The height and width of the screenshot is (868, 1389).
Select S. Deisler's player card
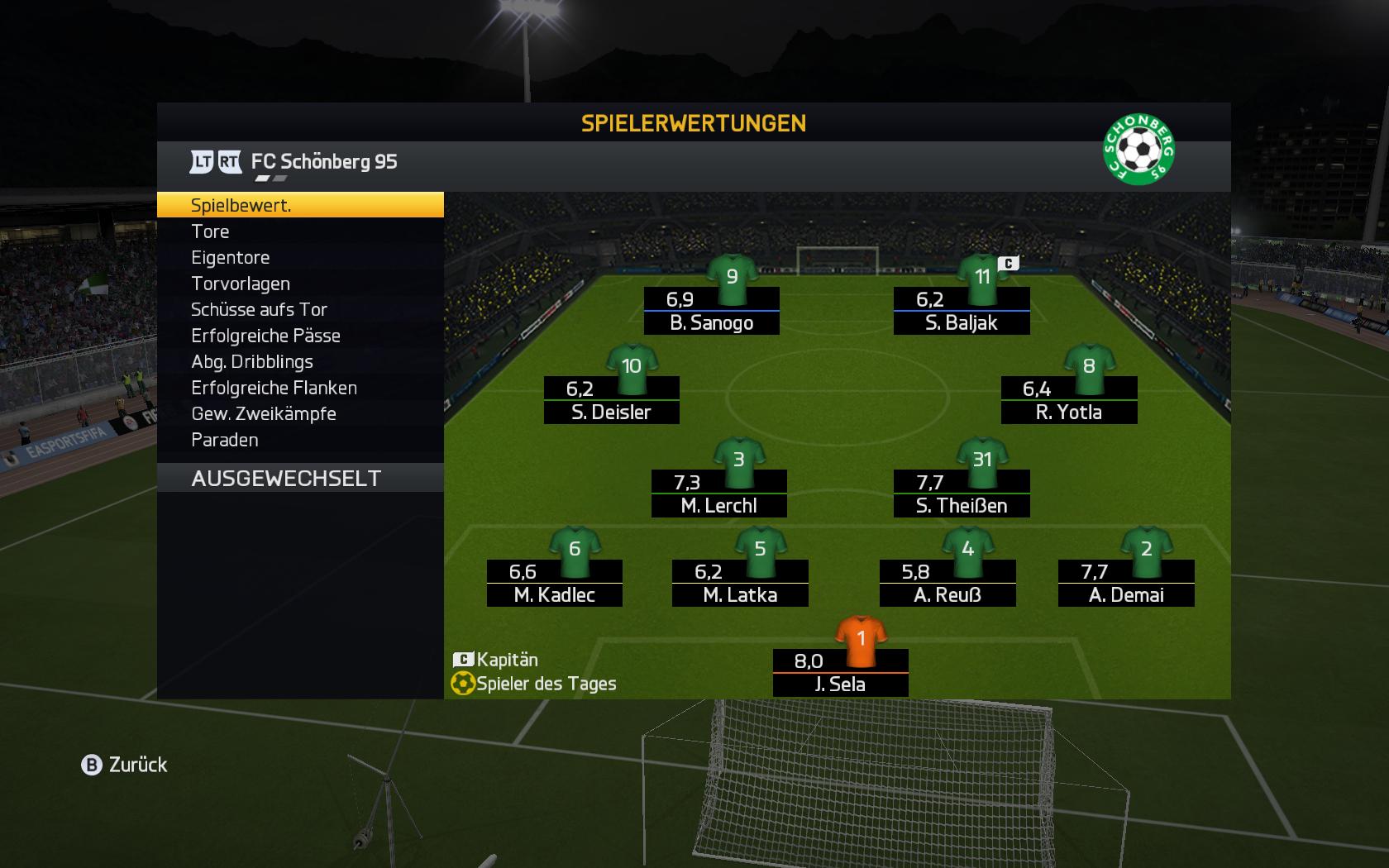[611, 400]
